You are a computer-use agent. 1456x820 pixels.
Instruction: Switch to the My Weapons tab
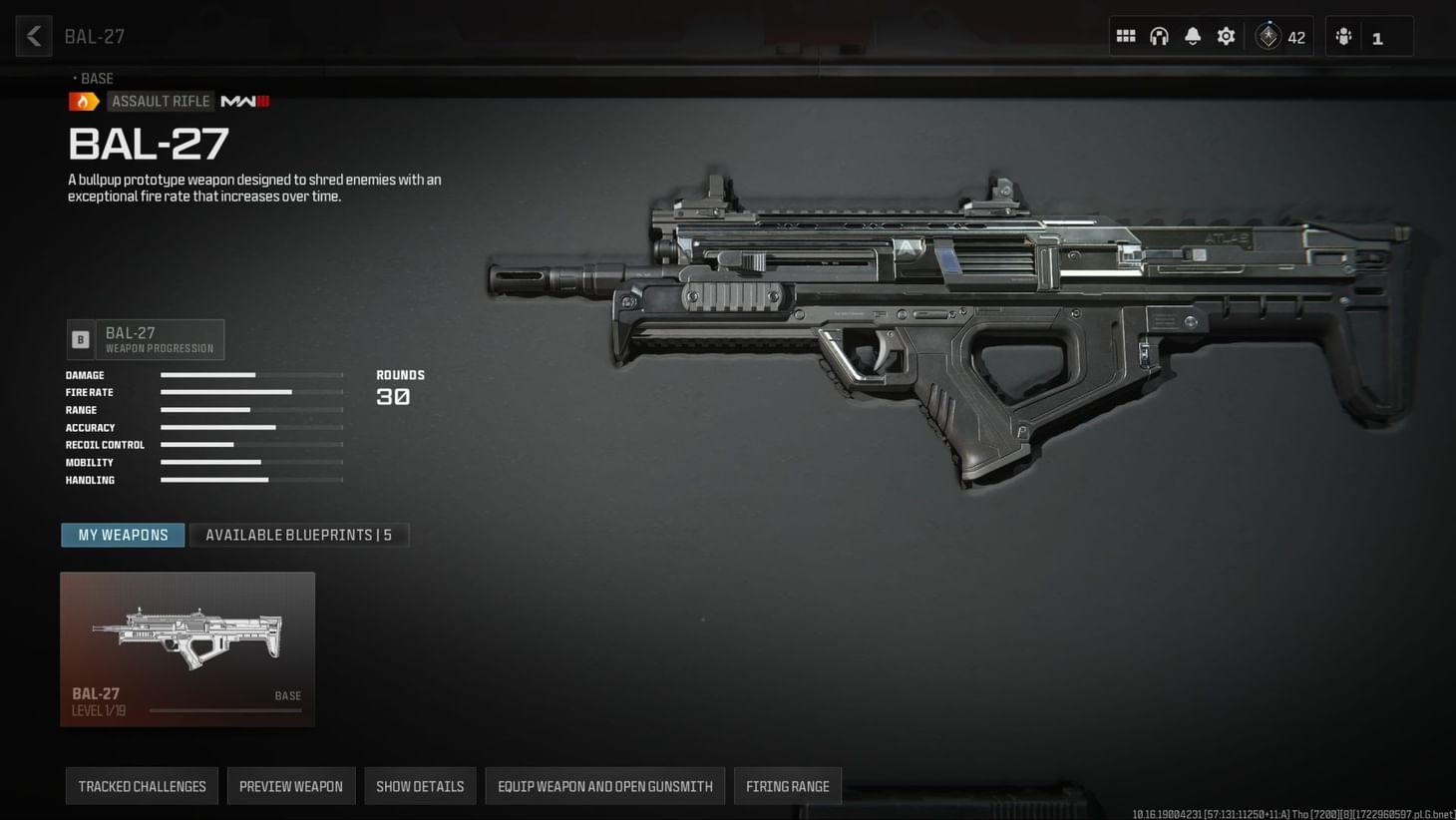(122, 535)
